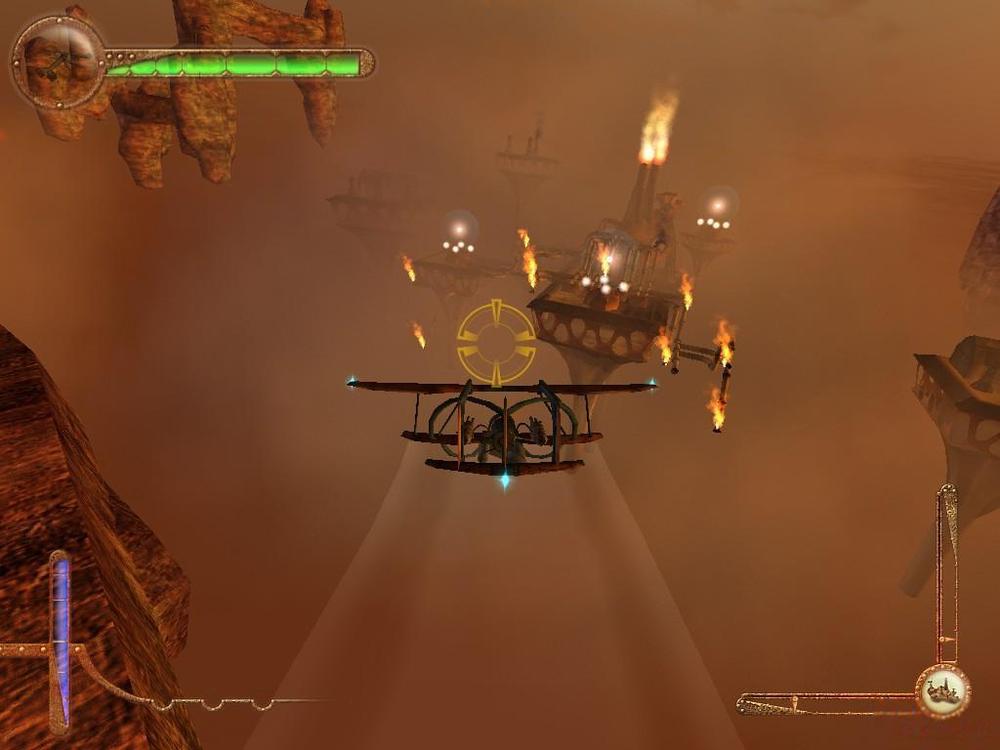Click the round aircraft portrait icon

(x=59, y=63)
